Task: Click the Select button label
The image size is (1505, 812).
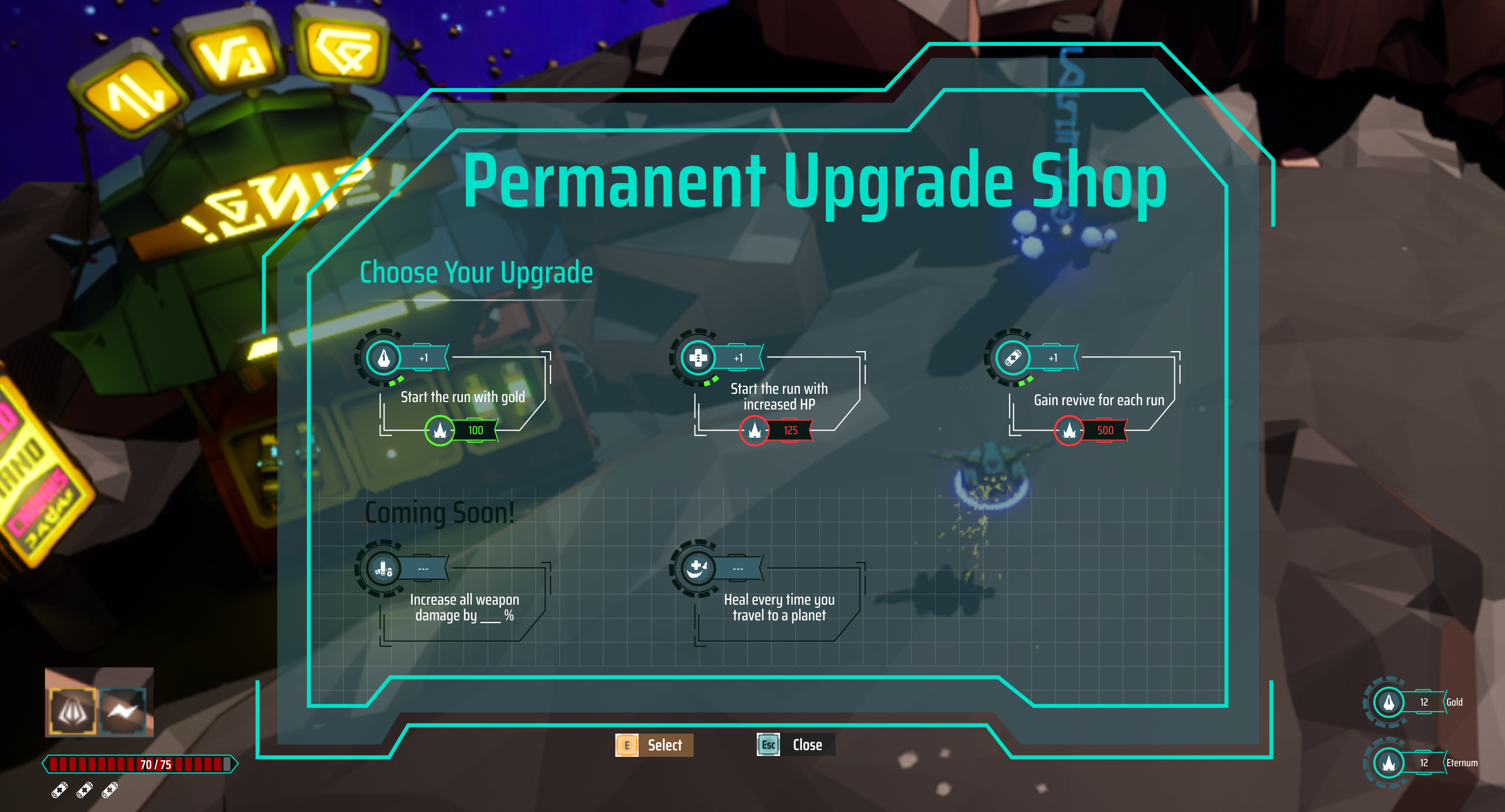Action: [x=664, y=745]
